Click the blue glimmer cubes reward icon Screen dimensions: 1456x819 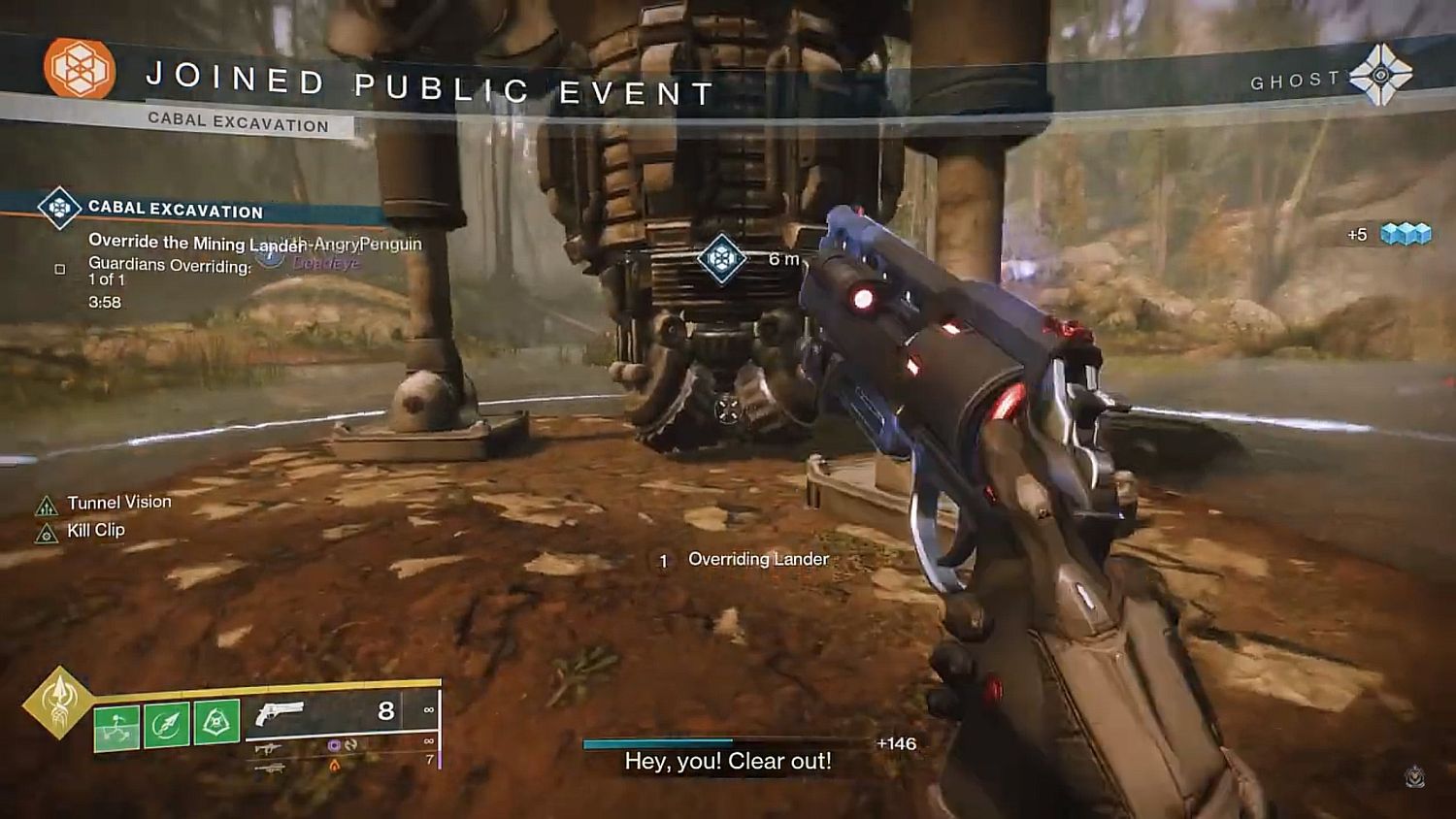click(x=1406, y=234)
